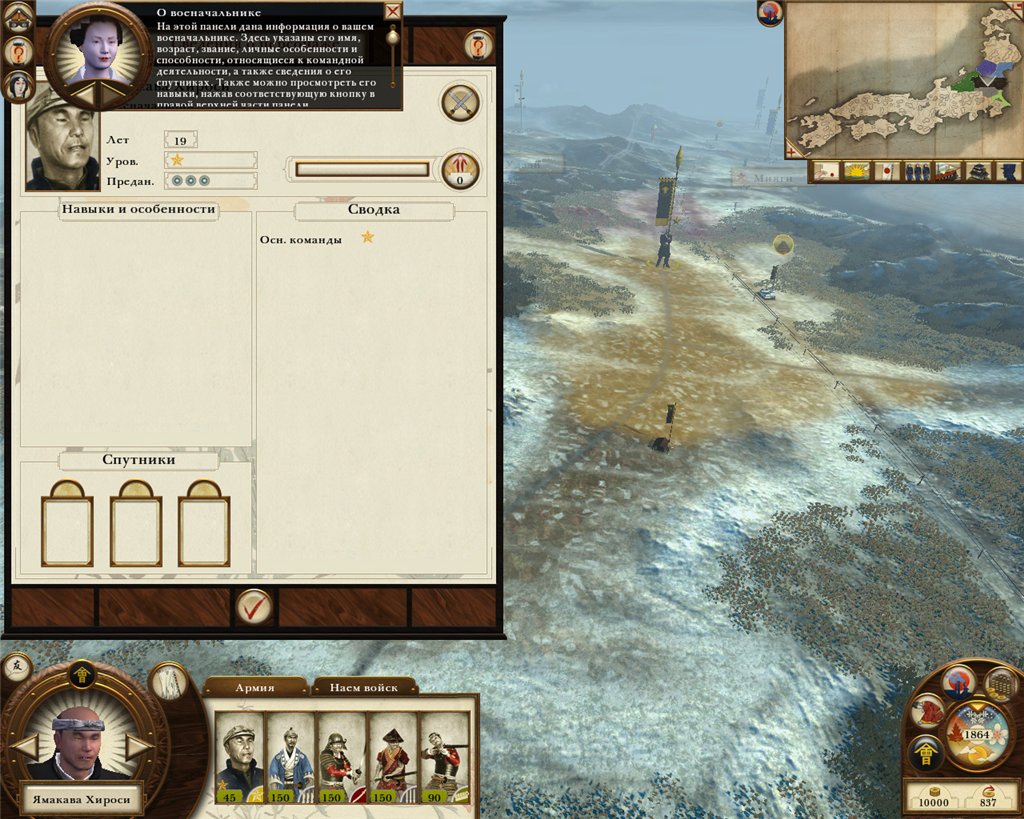Screen dimensions: 1024x819
Task: Select the rifleman unit card with 90 men
Action: click(x=445, y=758)
